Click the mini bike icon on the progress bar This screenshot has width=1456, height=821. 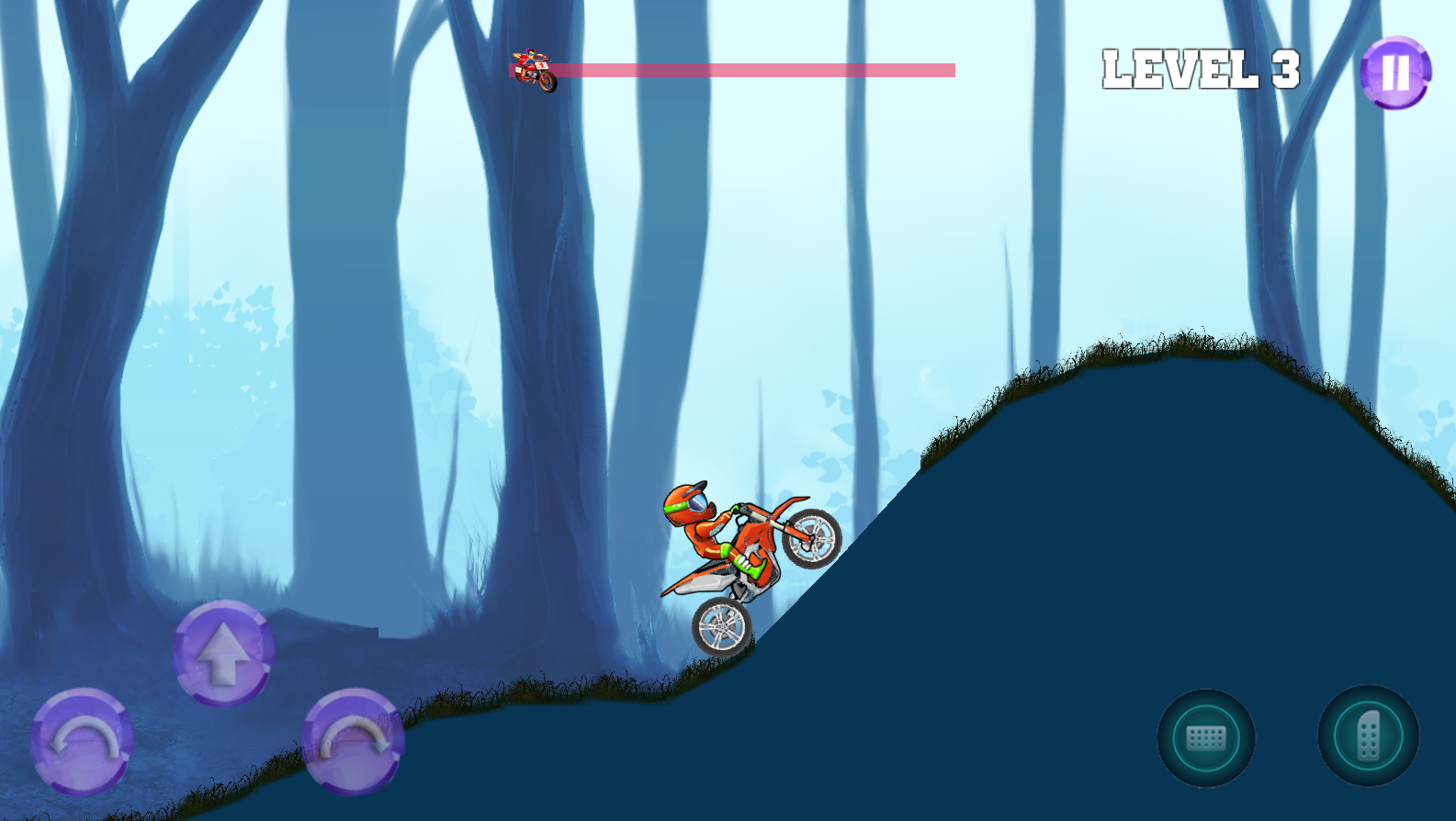(x=536, y=69)
